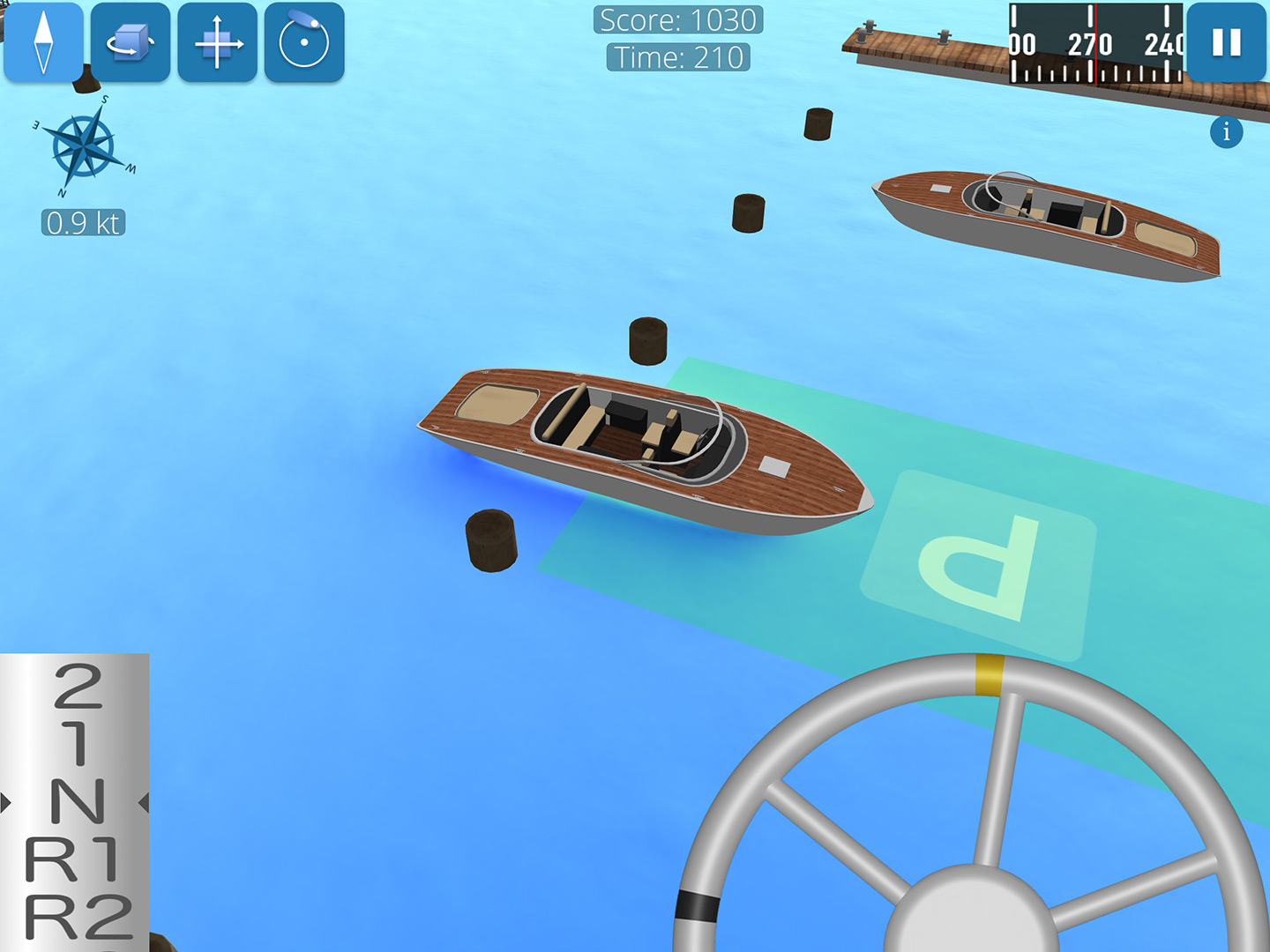Select the pan camera arrows icon
Viewport: 1270px width, 952px height.
(216, 42)
